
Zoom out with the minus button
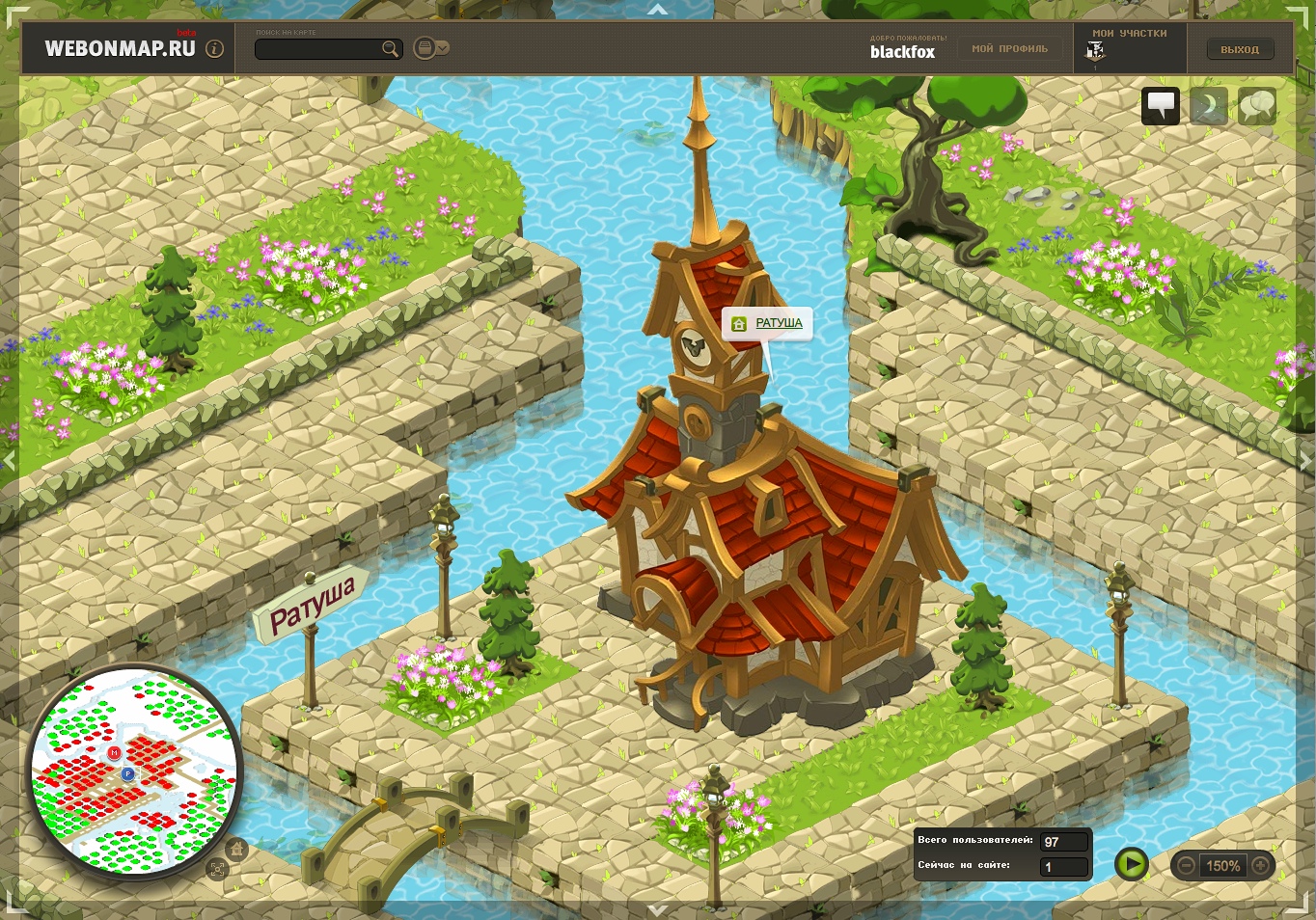click(1187, 866)
